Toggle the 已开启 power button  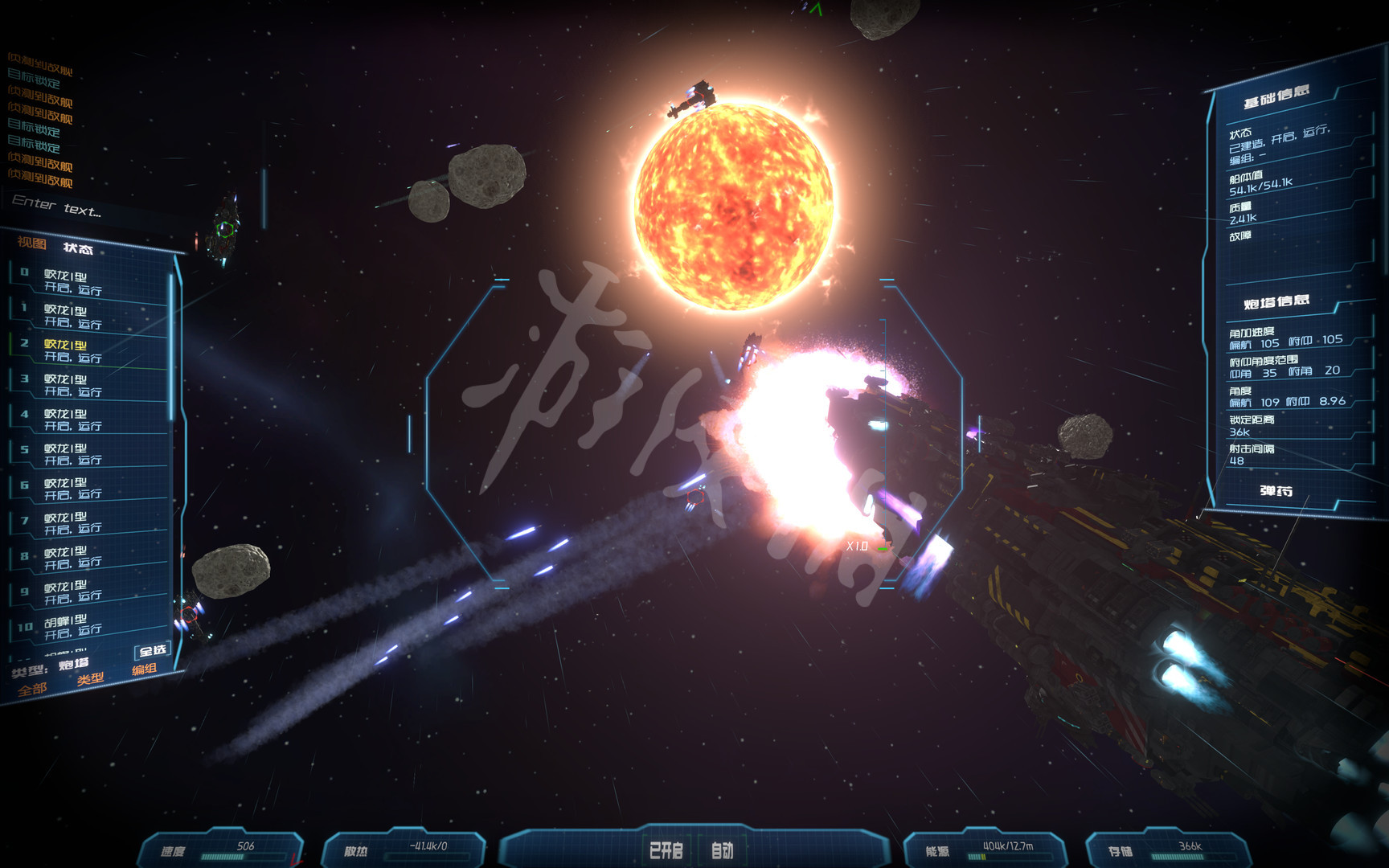pyautogui.click(x=666, y=850)
